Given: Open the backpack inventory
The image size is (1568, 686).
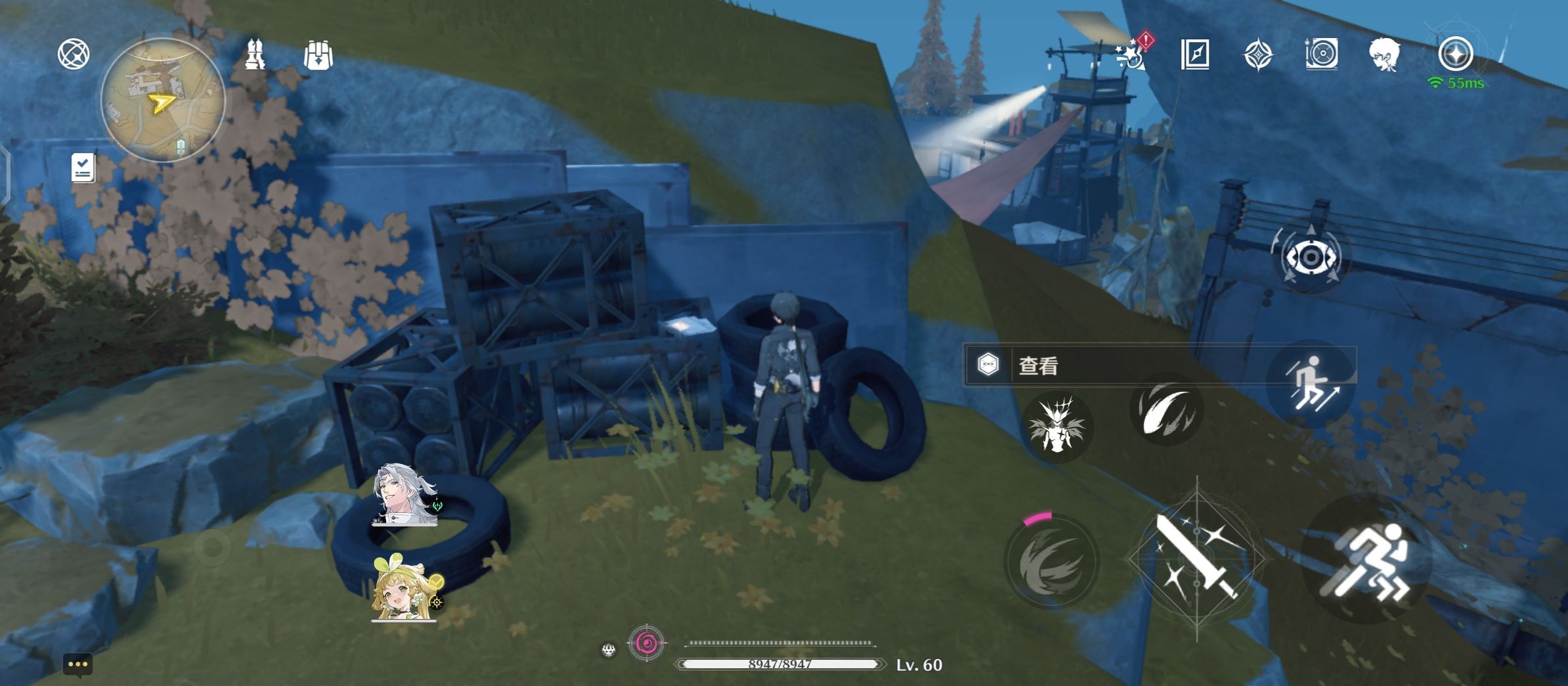Looking at the screenshot, I should pyautogui.click(x=318, y=55).
